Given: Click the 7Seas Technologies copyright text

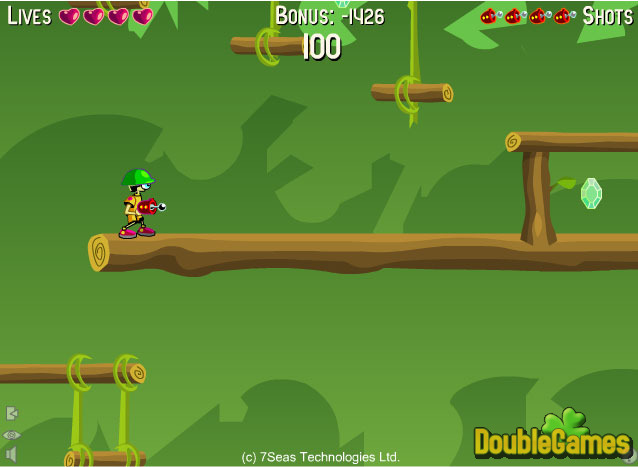Looking at the screenshot, I should point(321,457).
